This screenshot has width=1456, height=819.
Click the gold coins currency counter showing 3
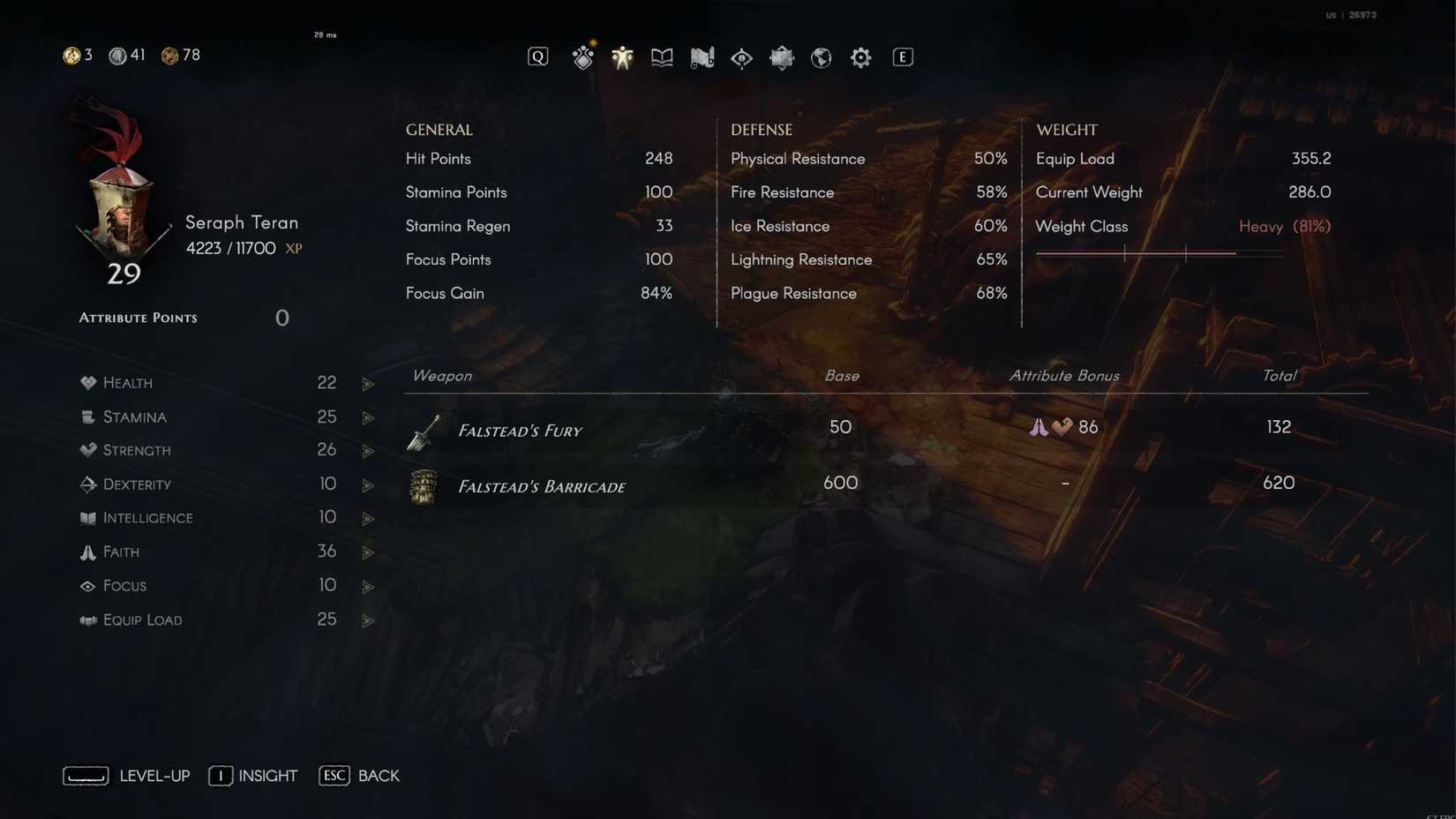(x=77, y=55)
